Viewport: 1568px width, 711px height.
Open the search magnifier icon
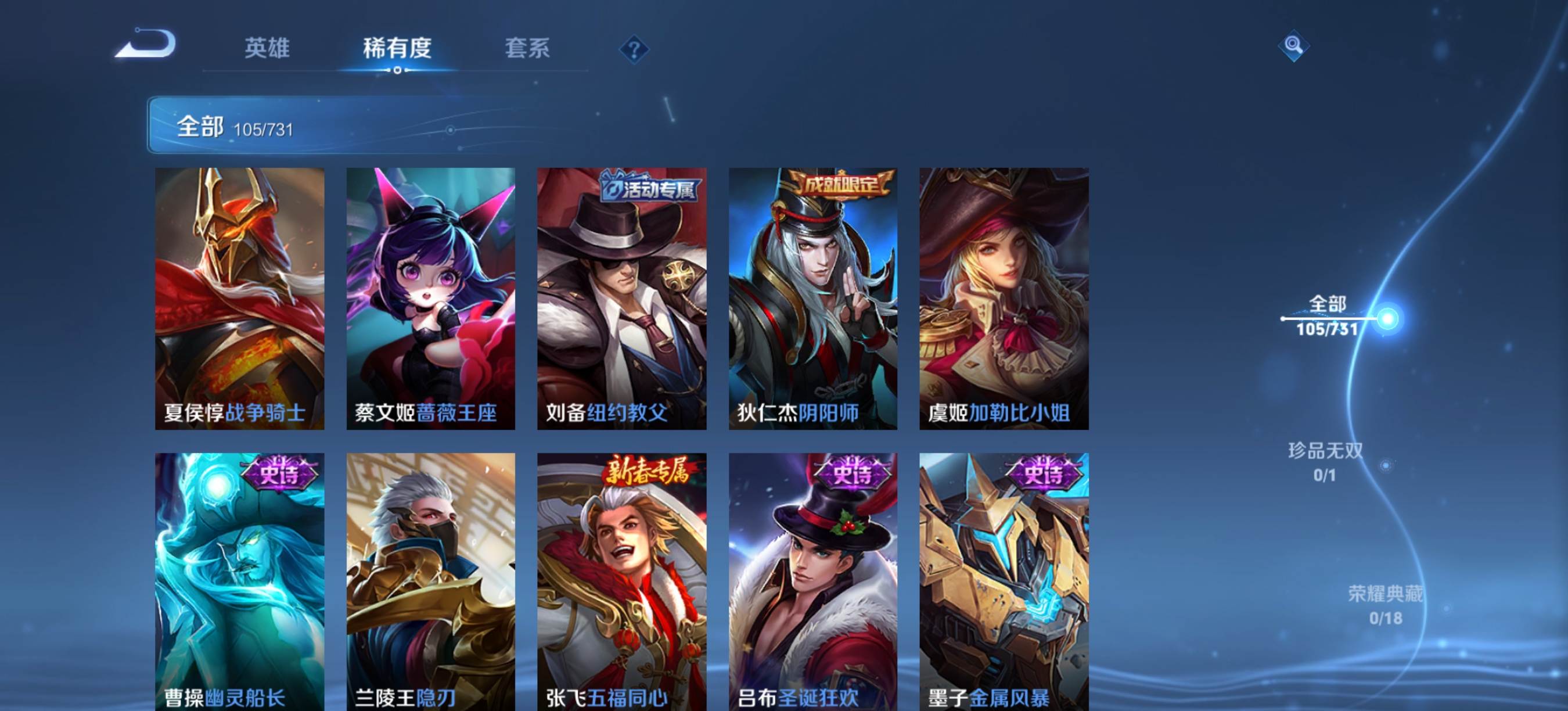[x=1295, y=46]
